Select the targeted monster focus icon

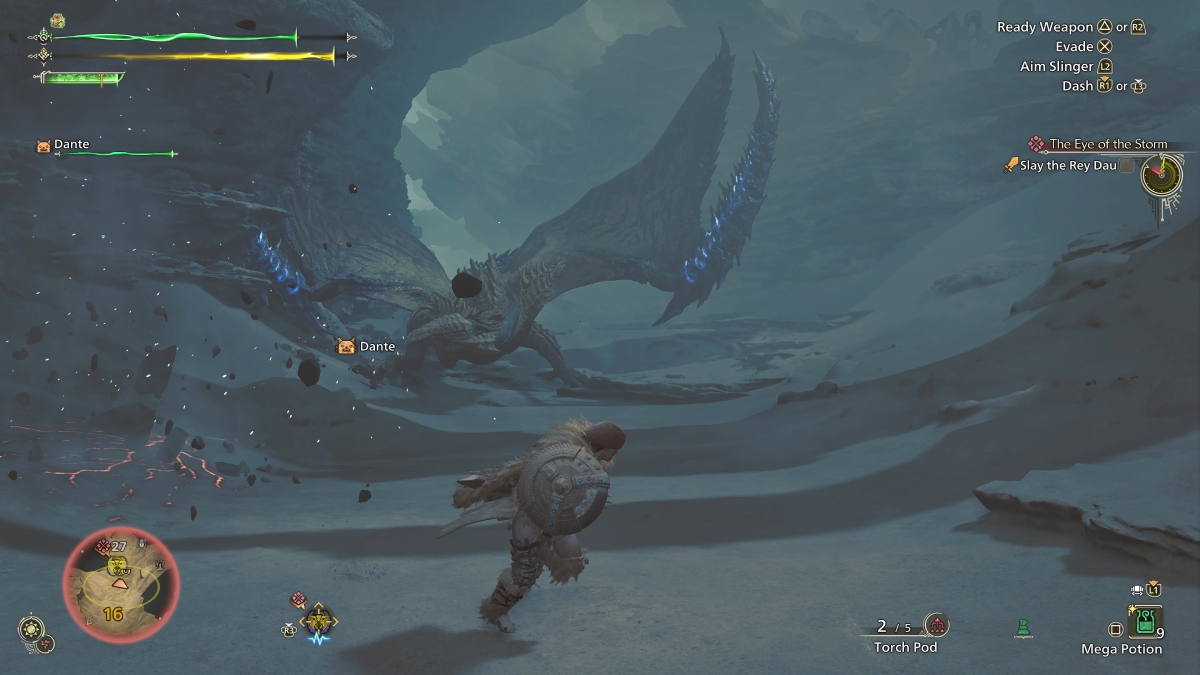click(x=318, y=622)
